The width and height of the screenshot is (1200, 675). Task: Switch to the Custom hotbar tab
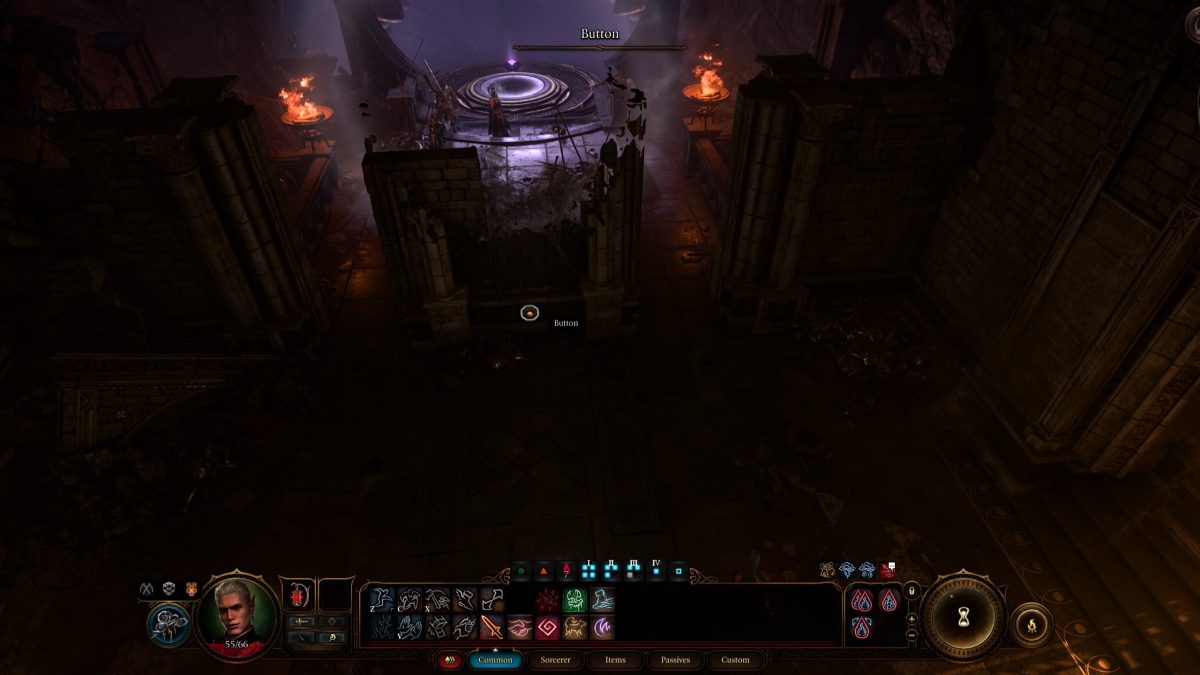pyautogui.click(x=735, y=660)
